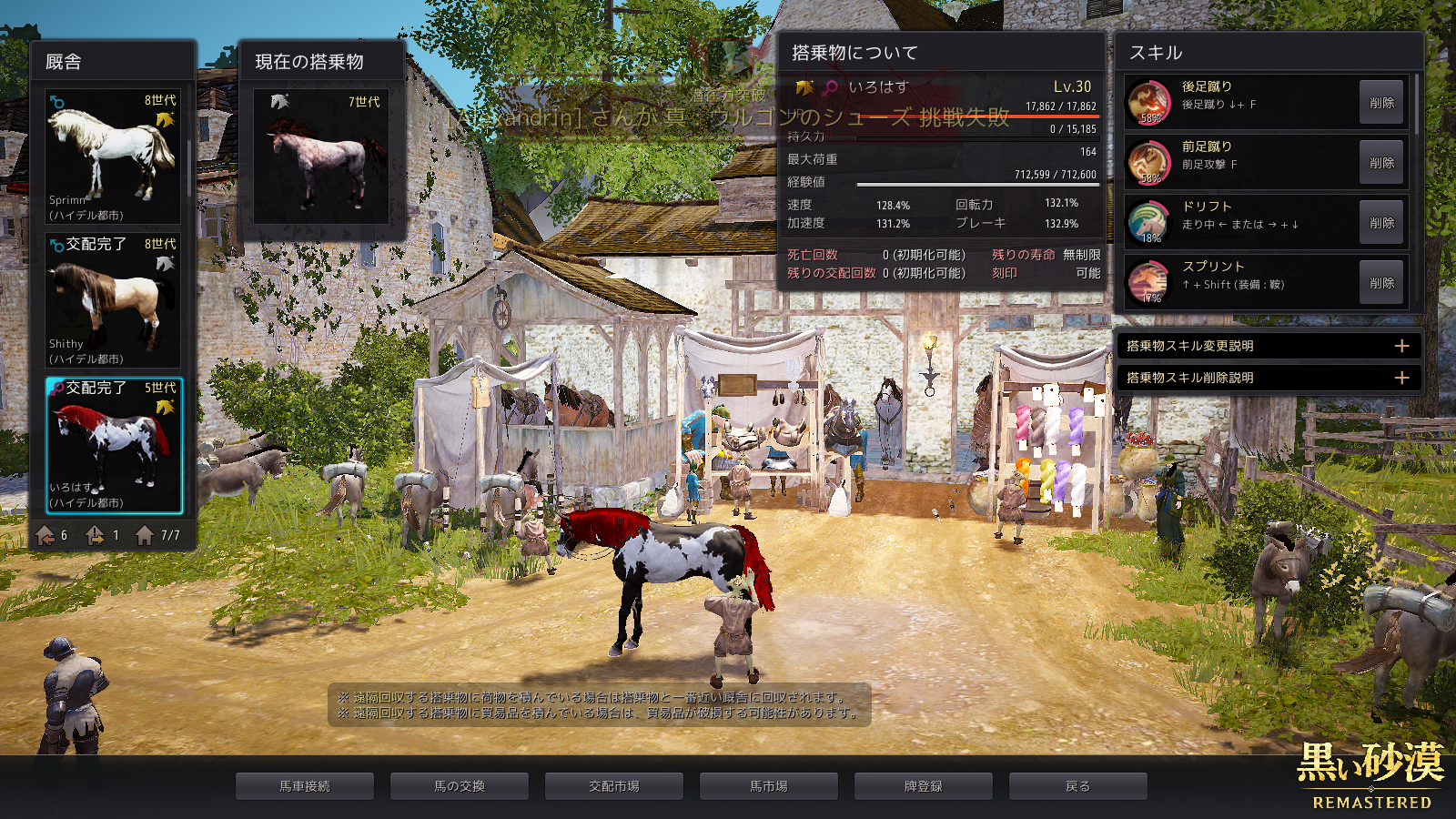The width and height of the screenshot is (1456, 819).
Task: Choose the 牌登録 registration button
Action: pos(924,786)
